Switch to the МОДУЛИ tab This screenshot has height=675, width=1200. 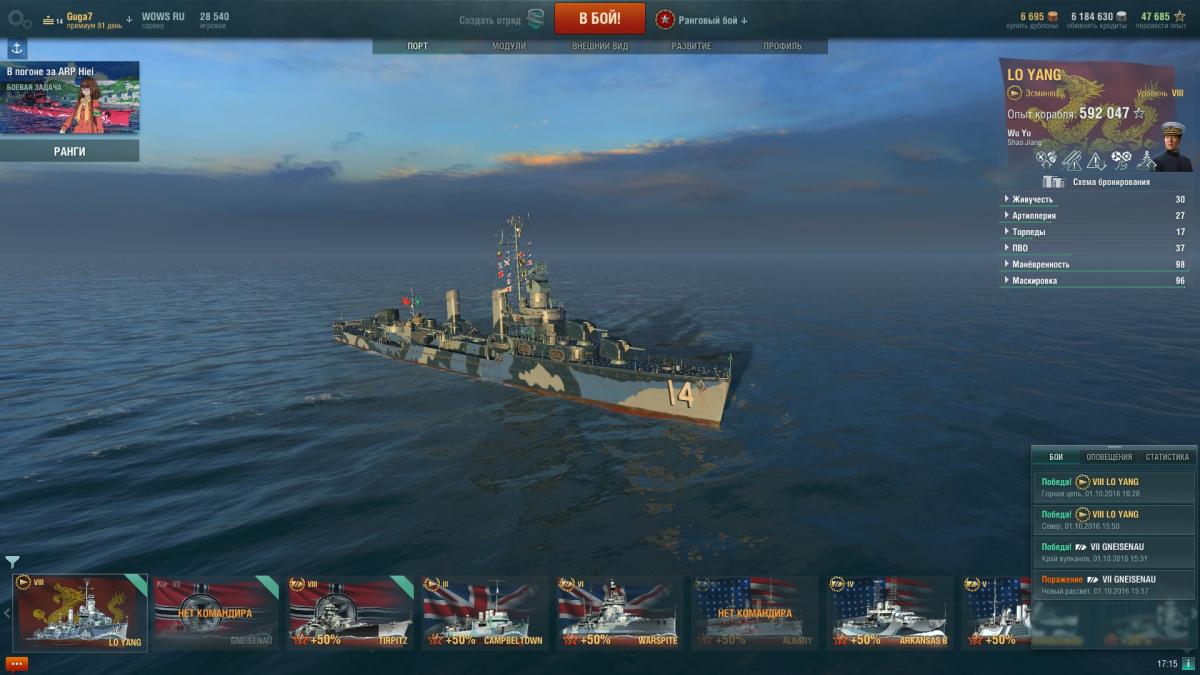click(508, 47)
